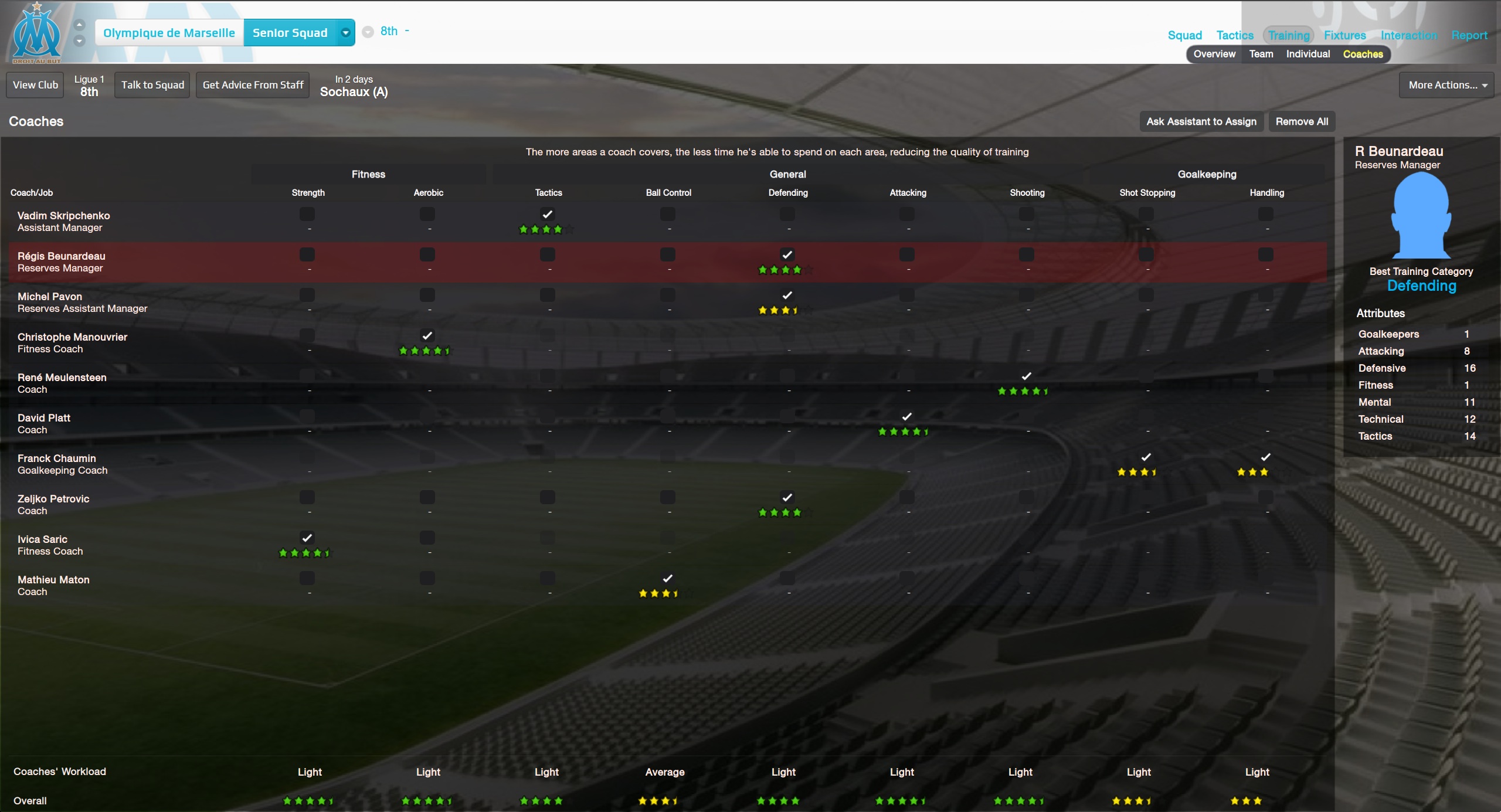The image size is (1501, 812).
Task: Open the More Actions dropdown
Action: (x=1446, y=85)
